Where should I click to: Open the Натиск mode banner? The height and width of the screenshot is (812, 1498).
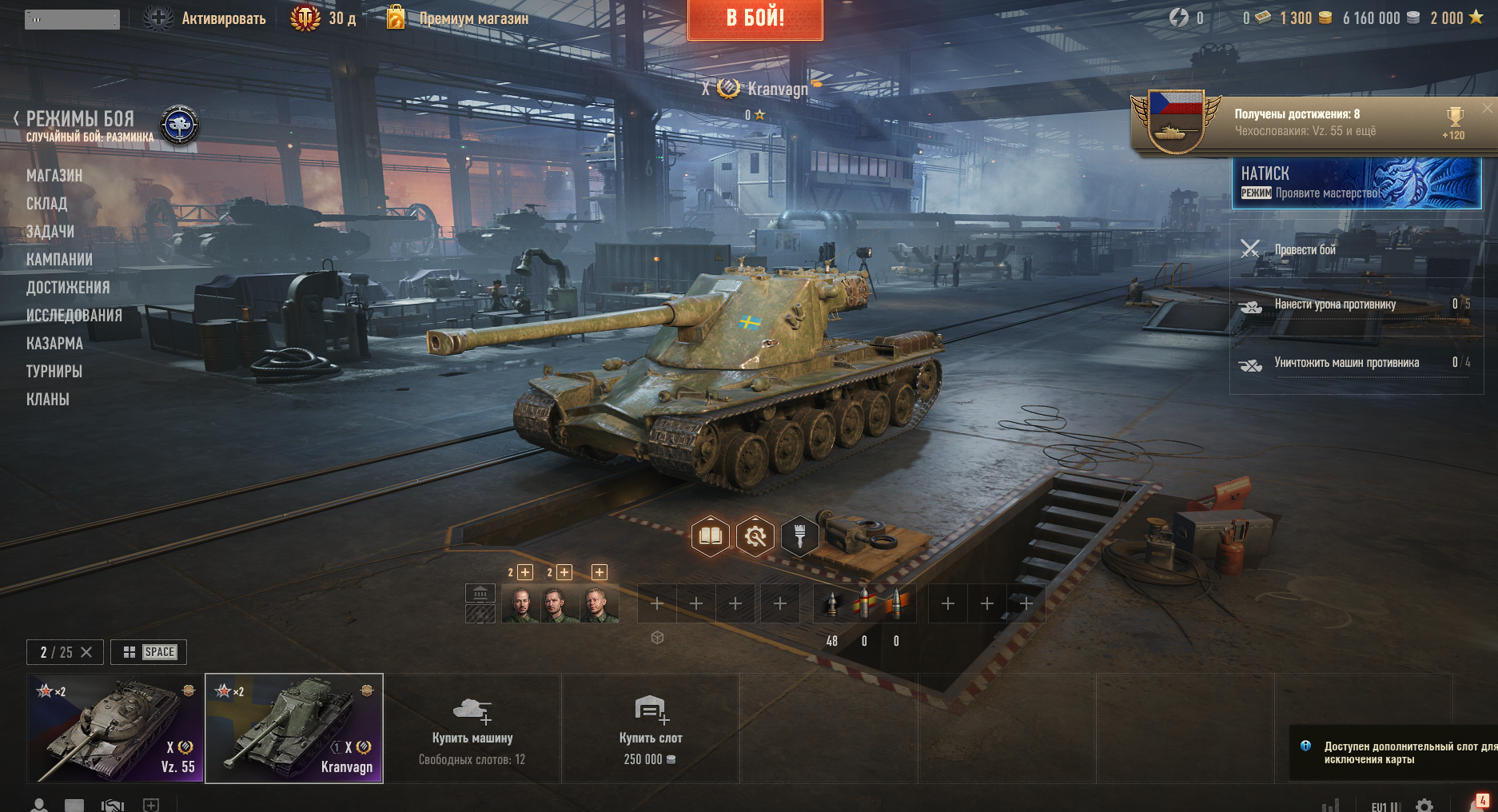(1356, 183)
